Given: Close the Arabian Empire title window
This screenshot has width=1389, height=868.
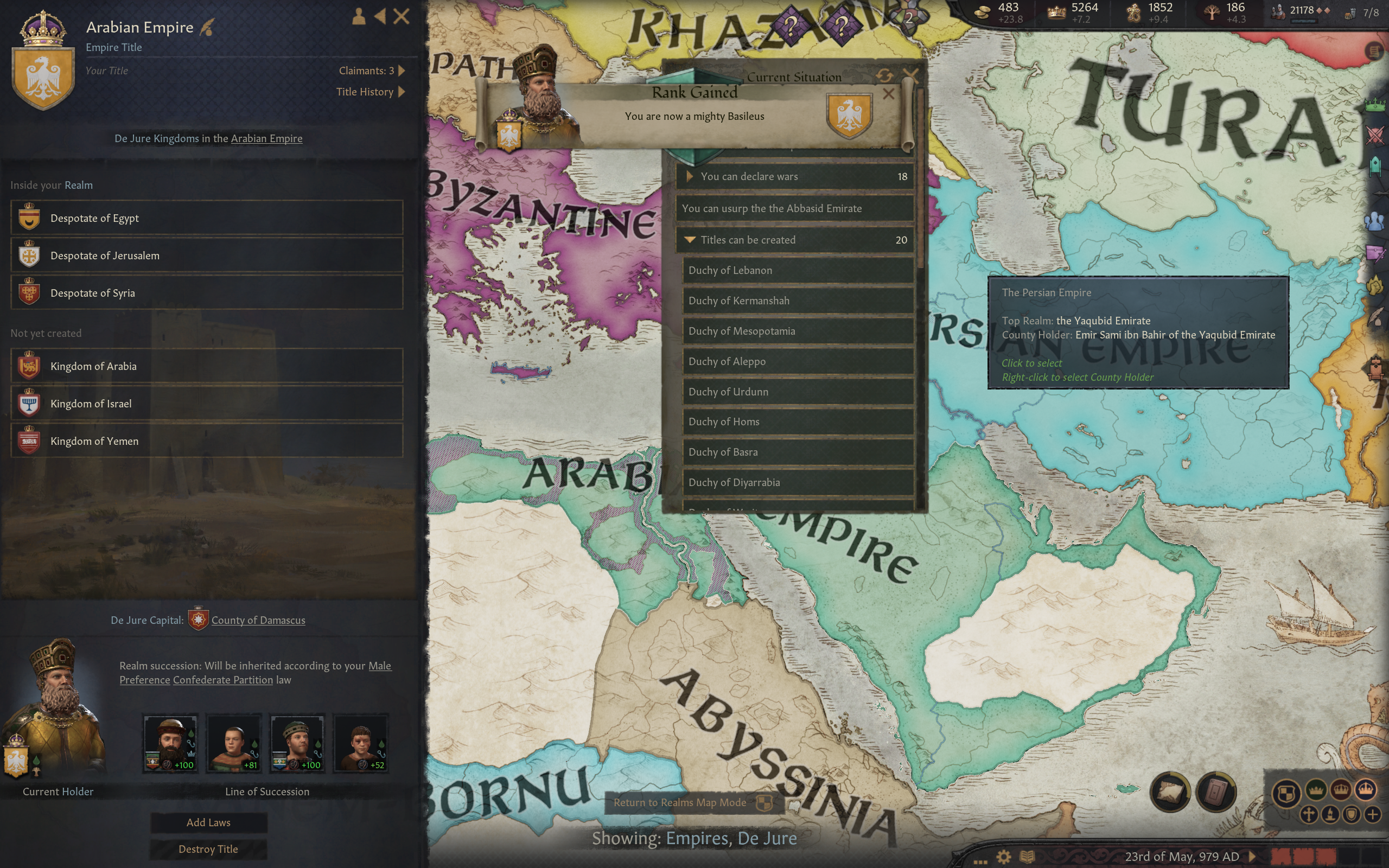Looking at the screenshot, I should pyautogui.click(x=401, y=17).
